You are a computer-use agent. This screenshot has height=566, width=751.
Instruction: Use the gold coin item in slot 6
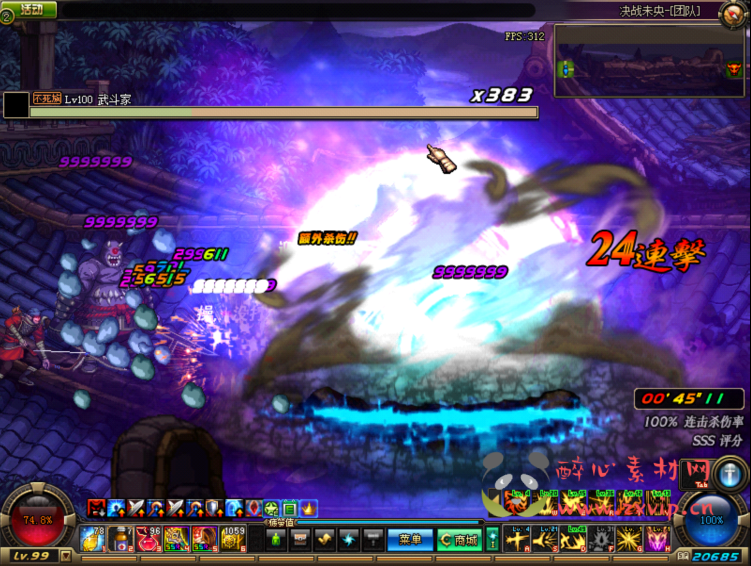click(x=232, y=539)
